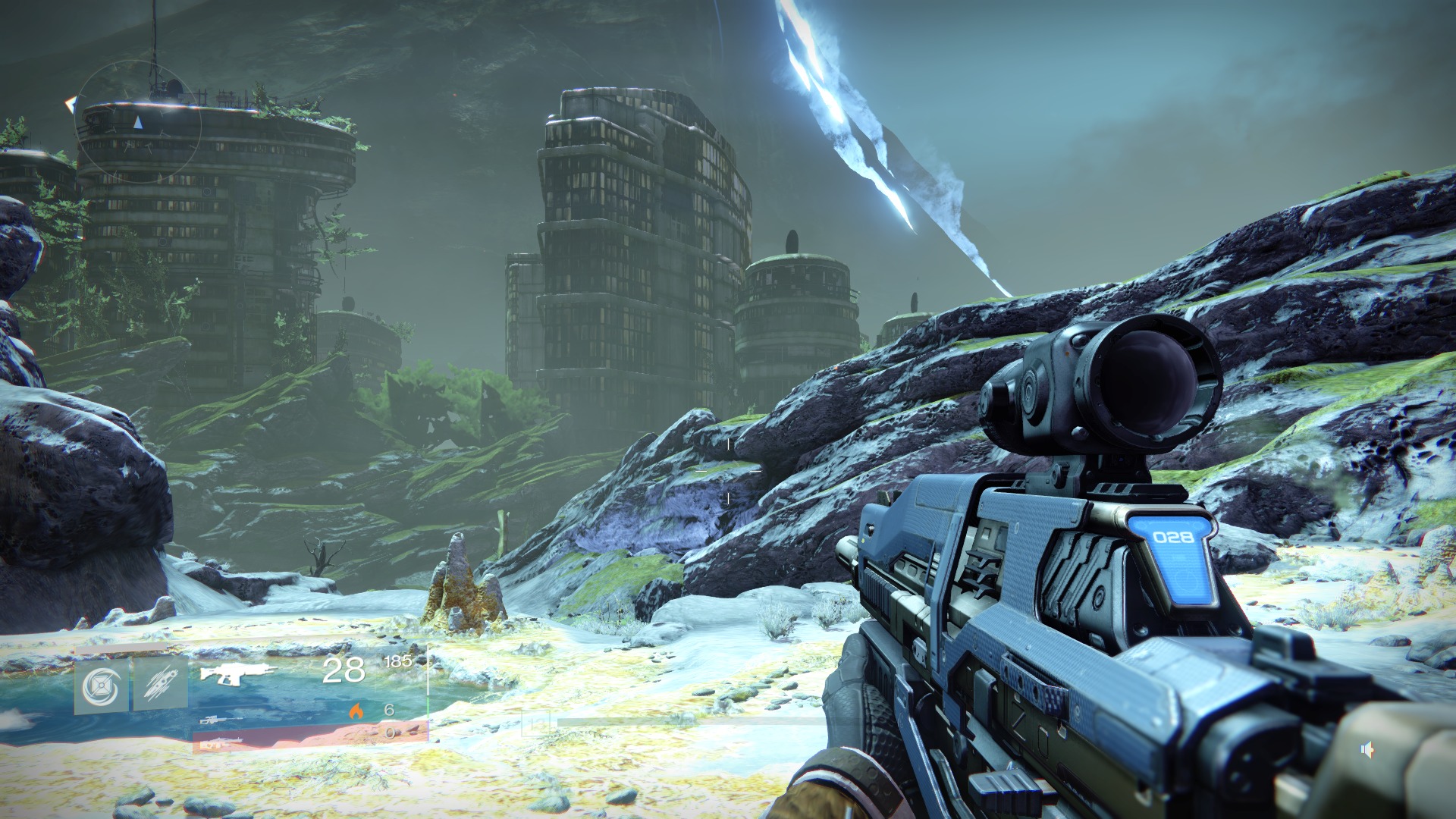
Task: Click the circular radar in the corner
Action: coord(140,123)
